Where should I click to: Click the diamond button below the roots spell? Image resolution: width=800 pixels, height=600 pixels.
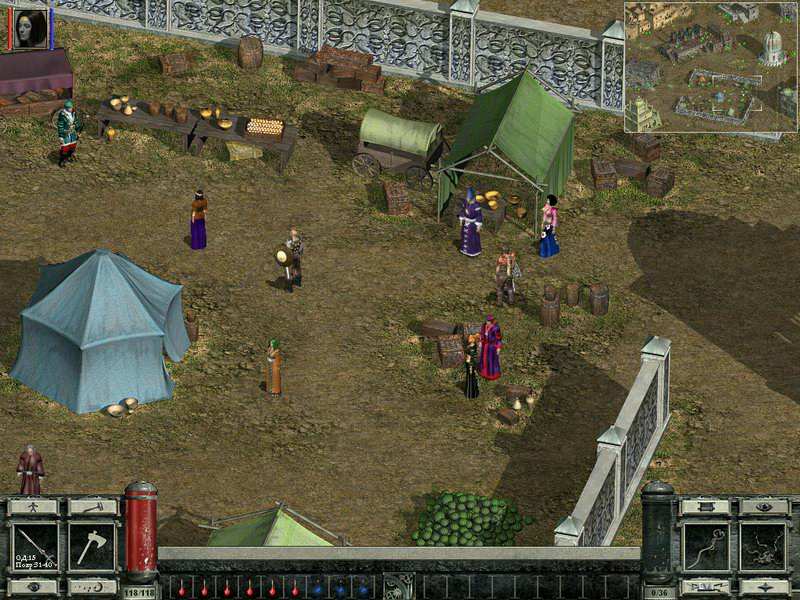[765, 587]
